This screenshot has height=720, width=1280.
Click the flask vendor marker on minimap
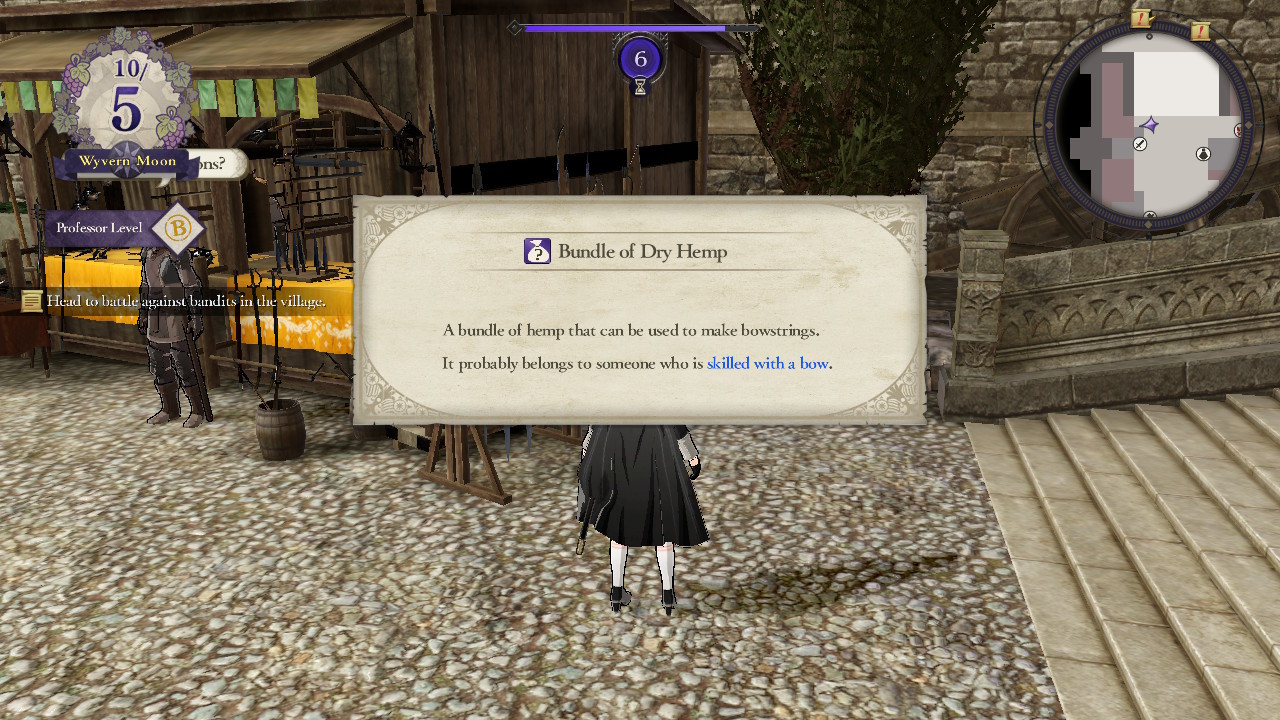coord(1203,153)
